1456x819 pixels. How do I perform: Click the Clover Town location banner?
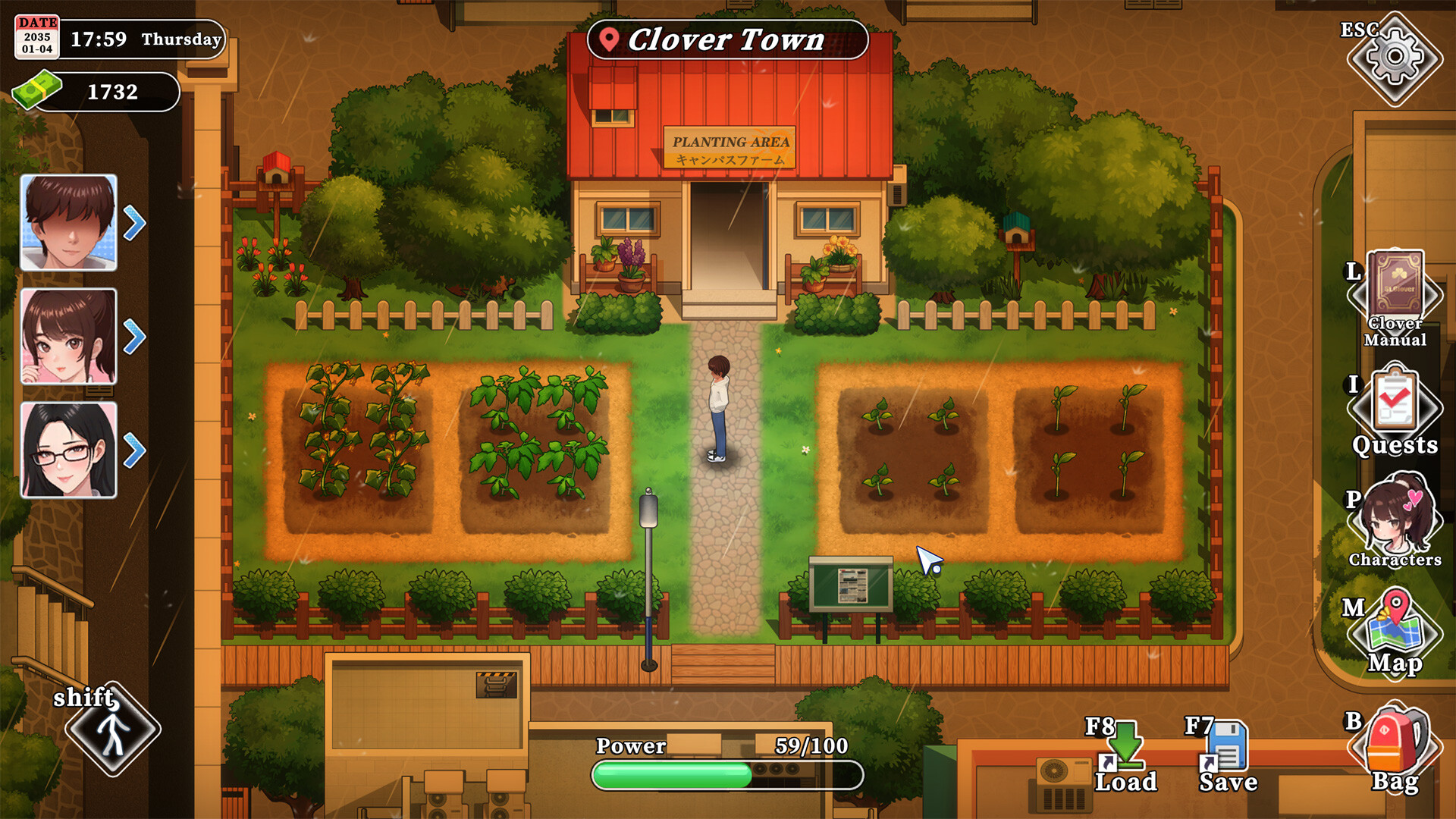pos(726,41)
